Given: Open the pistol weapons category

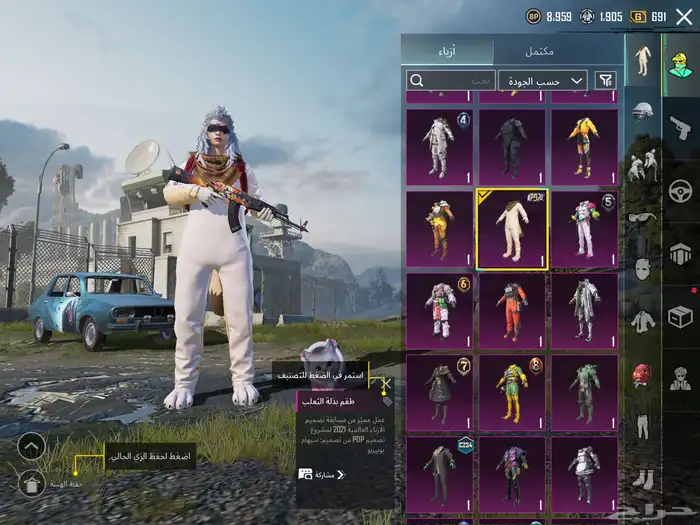Looking at the screenshot, I should tap(681, 127).
